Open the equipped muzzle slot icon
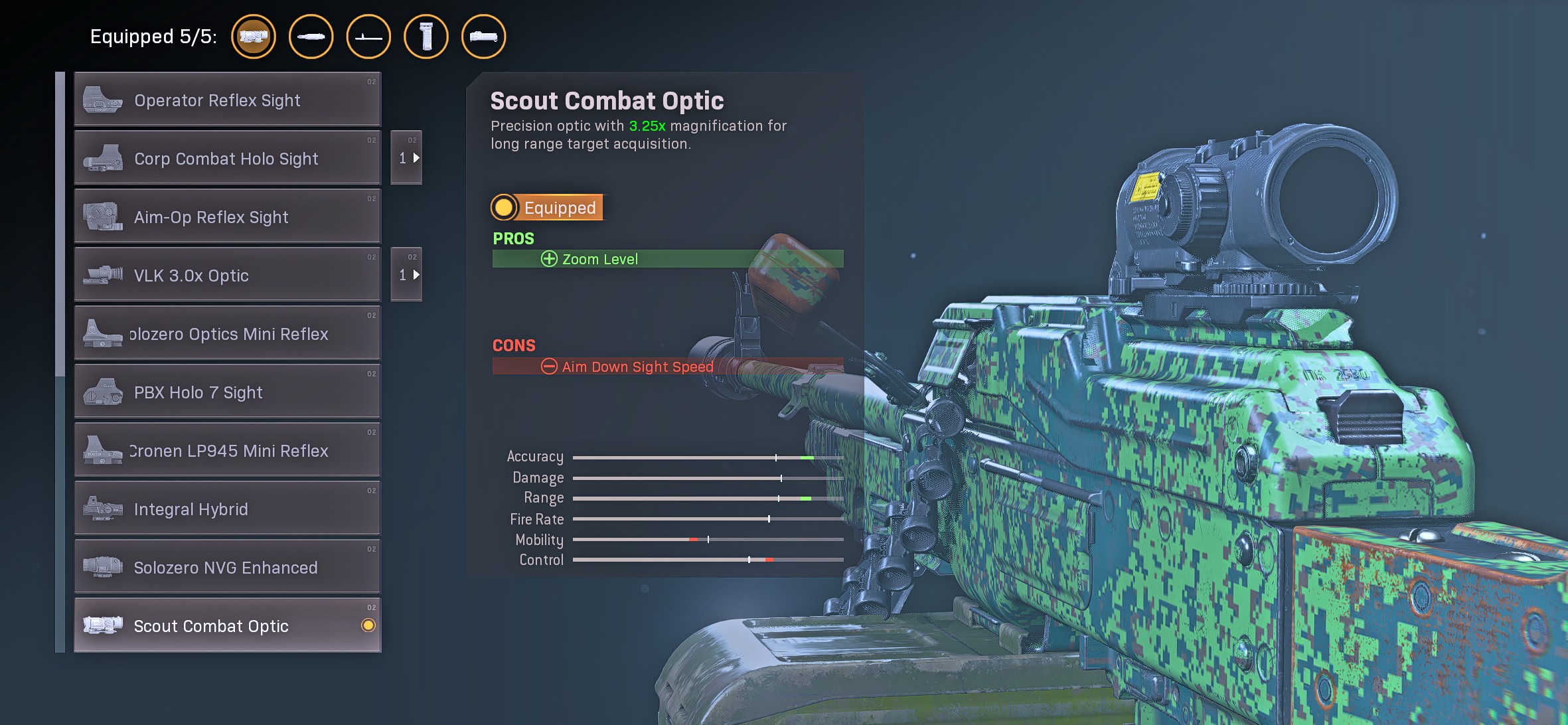This screenshot has height=725, width=1568. [311, 37]
